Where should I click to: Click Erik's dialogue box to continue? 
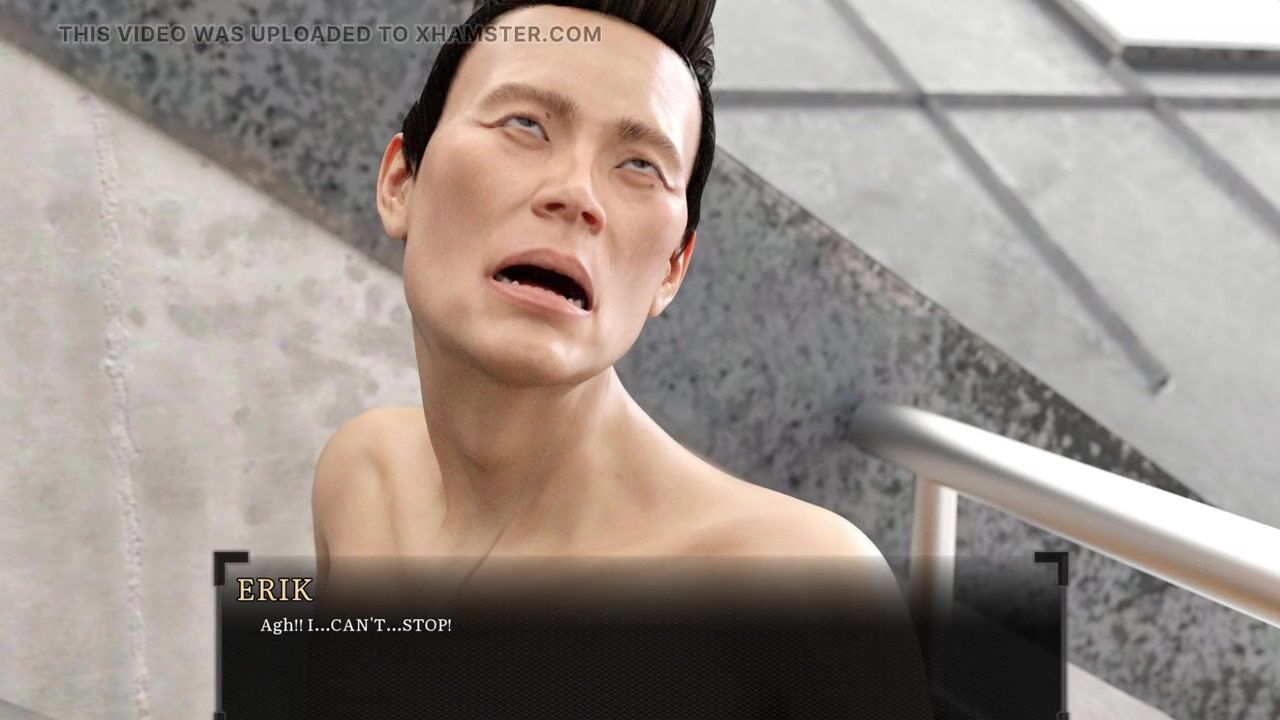point(640,640)
